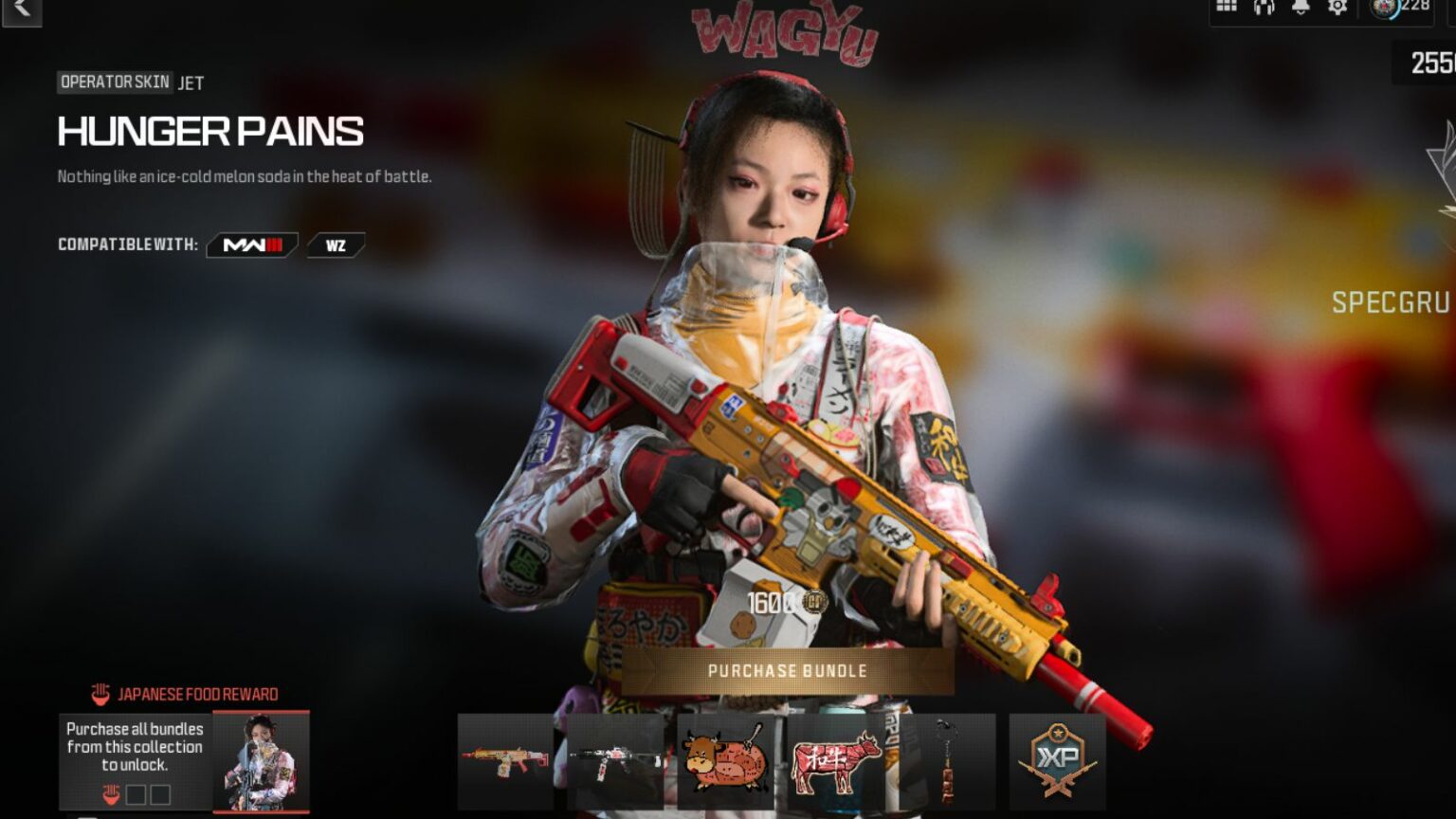Expand the notification bell dropdown chevron
This screenshot has height=819, width=1456.
[x=1301, y=12]
